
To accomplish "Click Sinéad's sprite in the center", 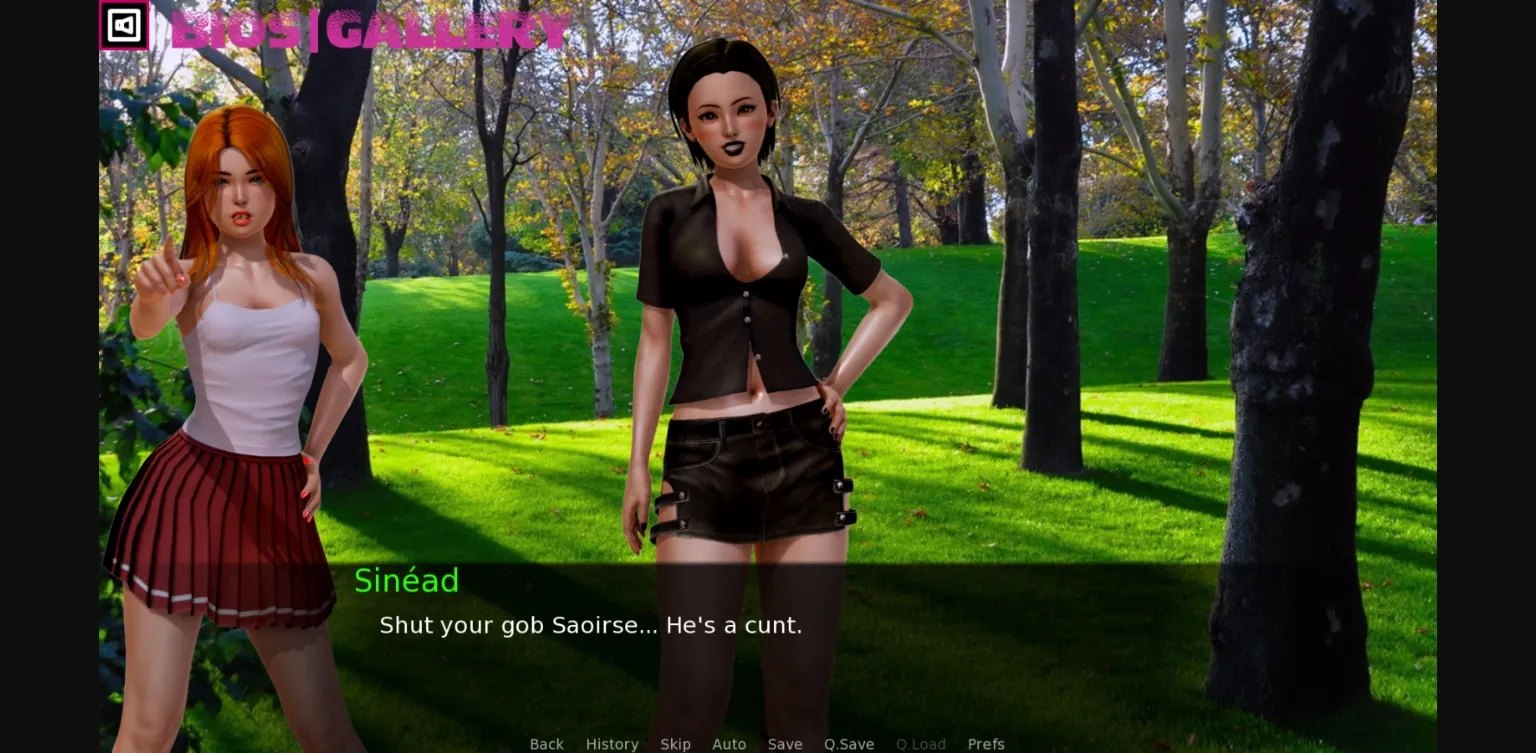I will [x=750, y=300].
